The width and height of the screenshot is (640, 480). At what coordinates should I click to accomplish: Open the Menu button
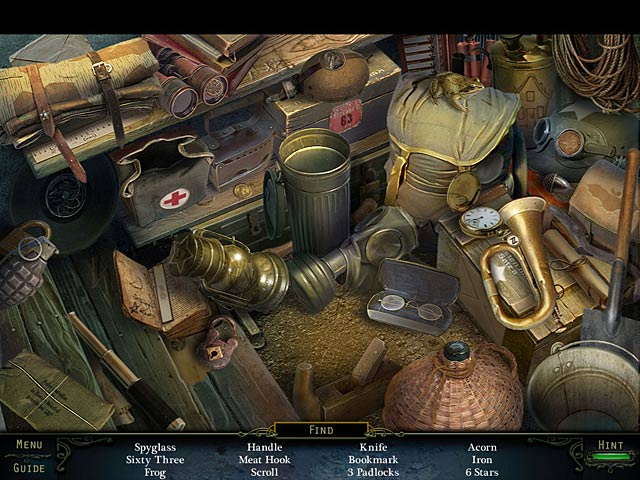click(x=29, y=445)
